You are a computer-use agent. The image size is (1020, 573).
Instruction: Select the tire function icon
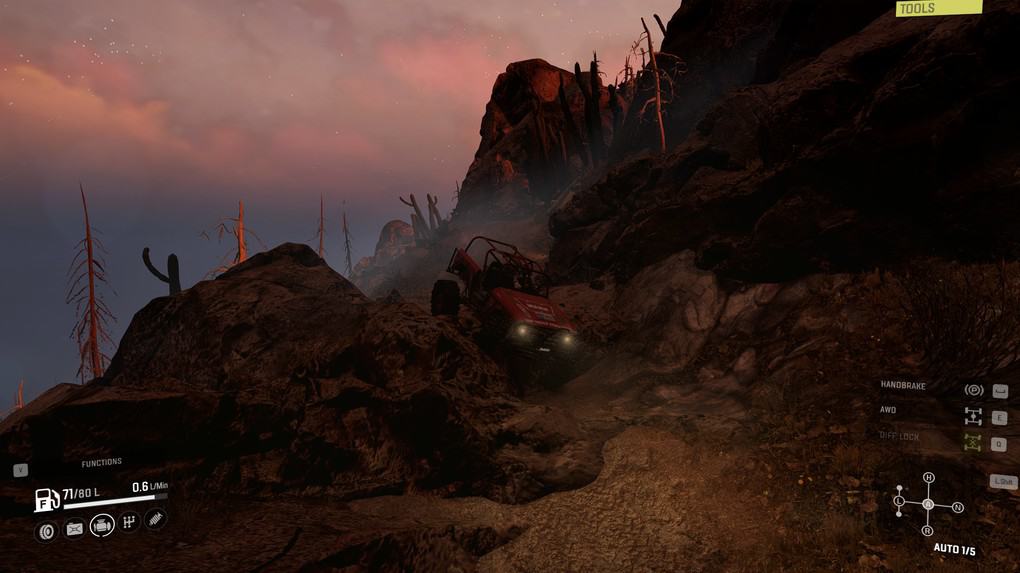click(x=46, y=531)
